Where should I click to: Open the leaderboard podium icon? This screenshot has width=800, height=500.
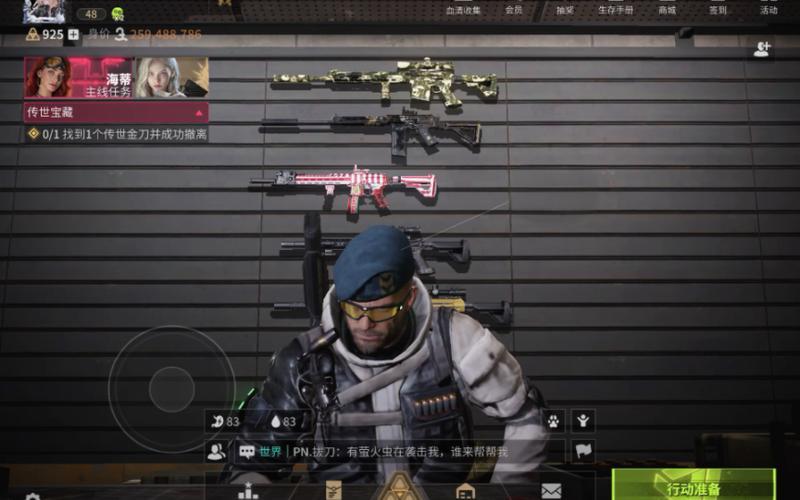pos(248,491)
